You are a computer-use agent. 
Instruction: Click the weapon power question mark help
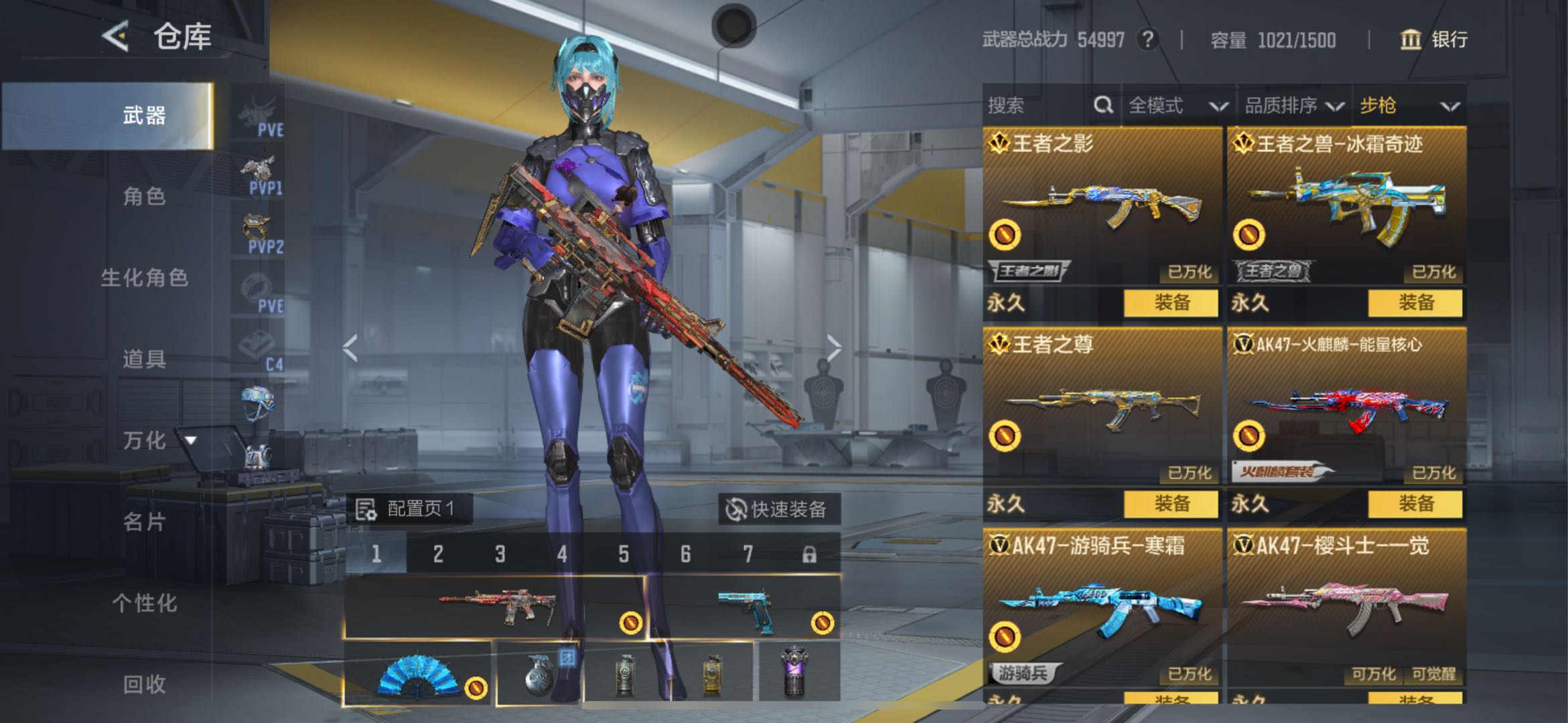1148,39
